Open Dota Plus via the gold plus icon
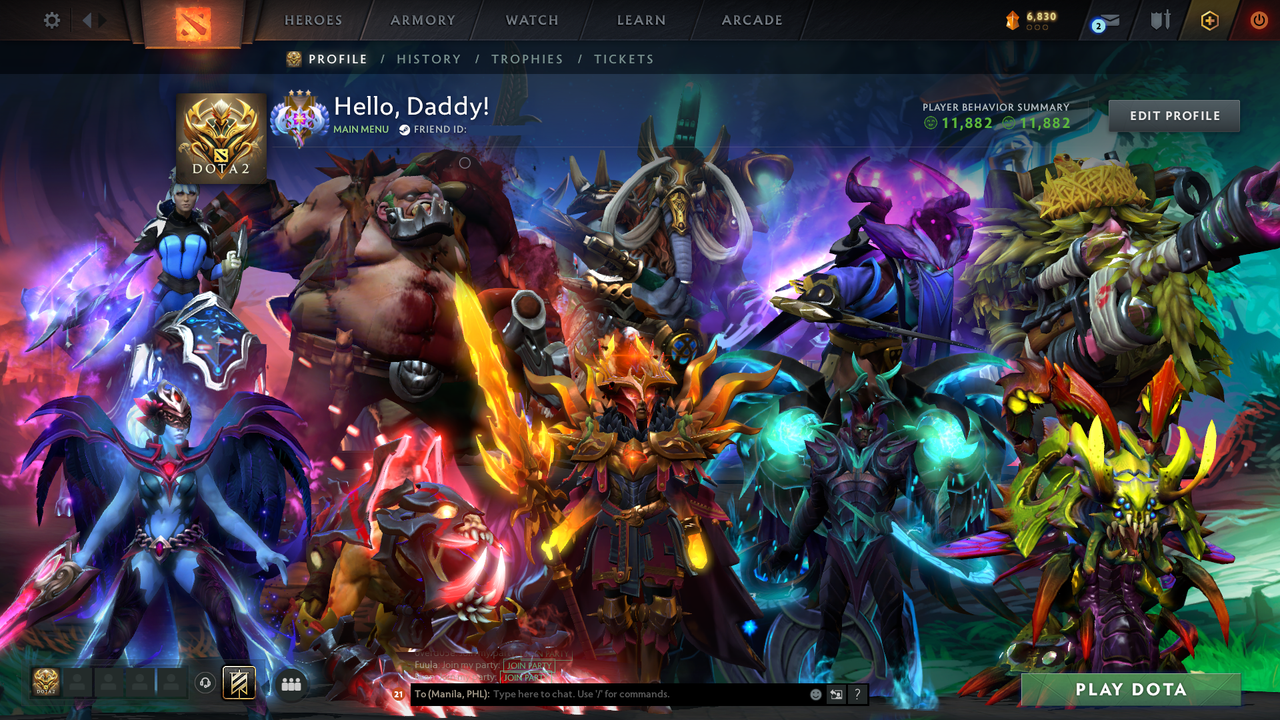This screenshot has width=1280, height=720. click(x=1210, y=20)
